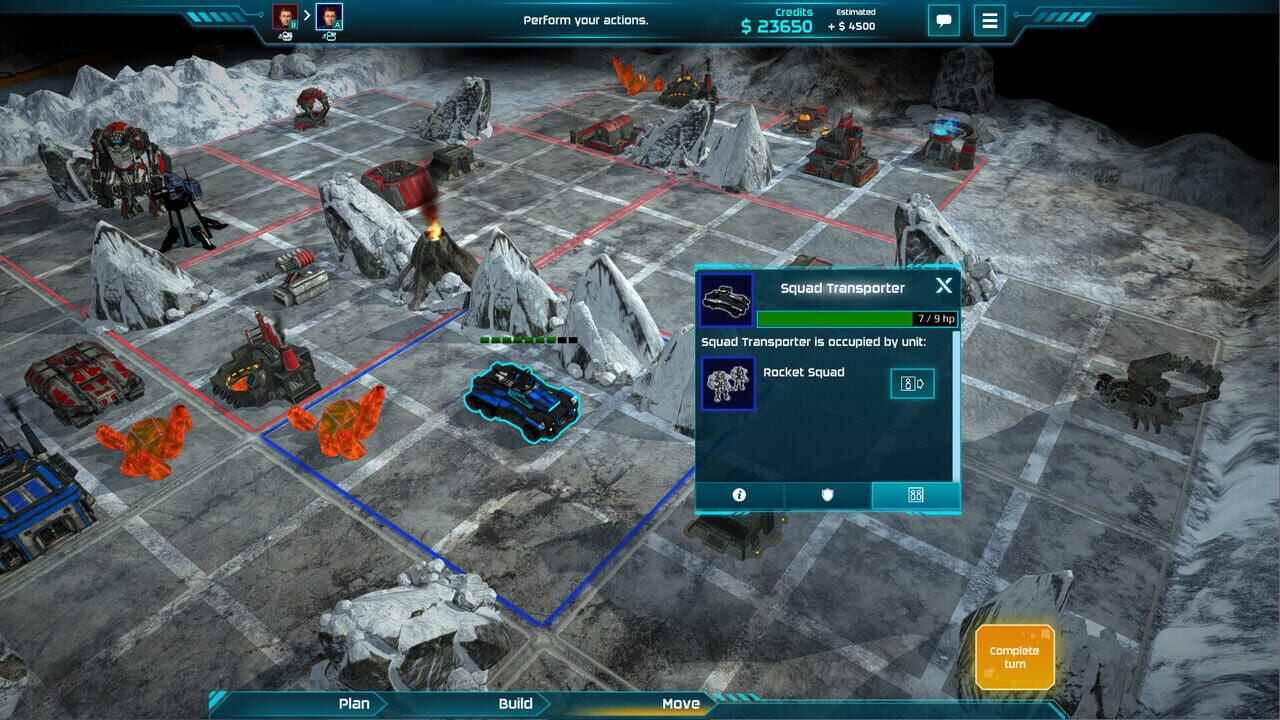Open the hamburger menu icon
Viewport: 1280px width, 720px height.
(989, 21)
